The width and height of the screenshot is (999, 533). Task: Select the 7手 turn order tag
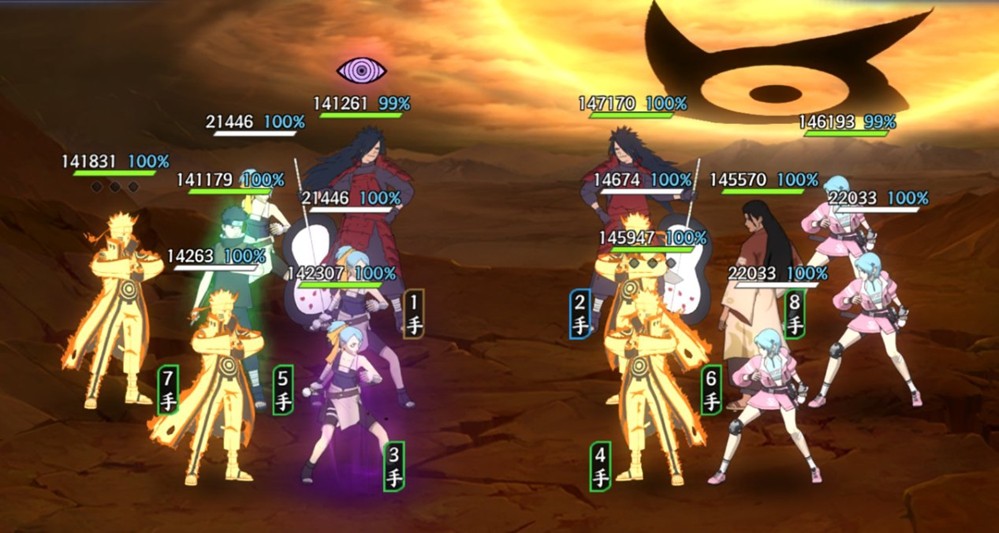click(x=168, y=390)
